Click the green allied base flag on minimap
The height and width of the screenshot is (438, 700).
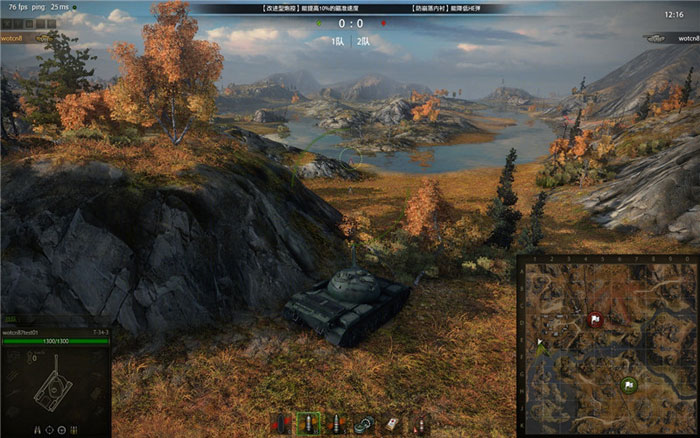tap(628, 384)
